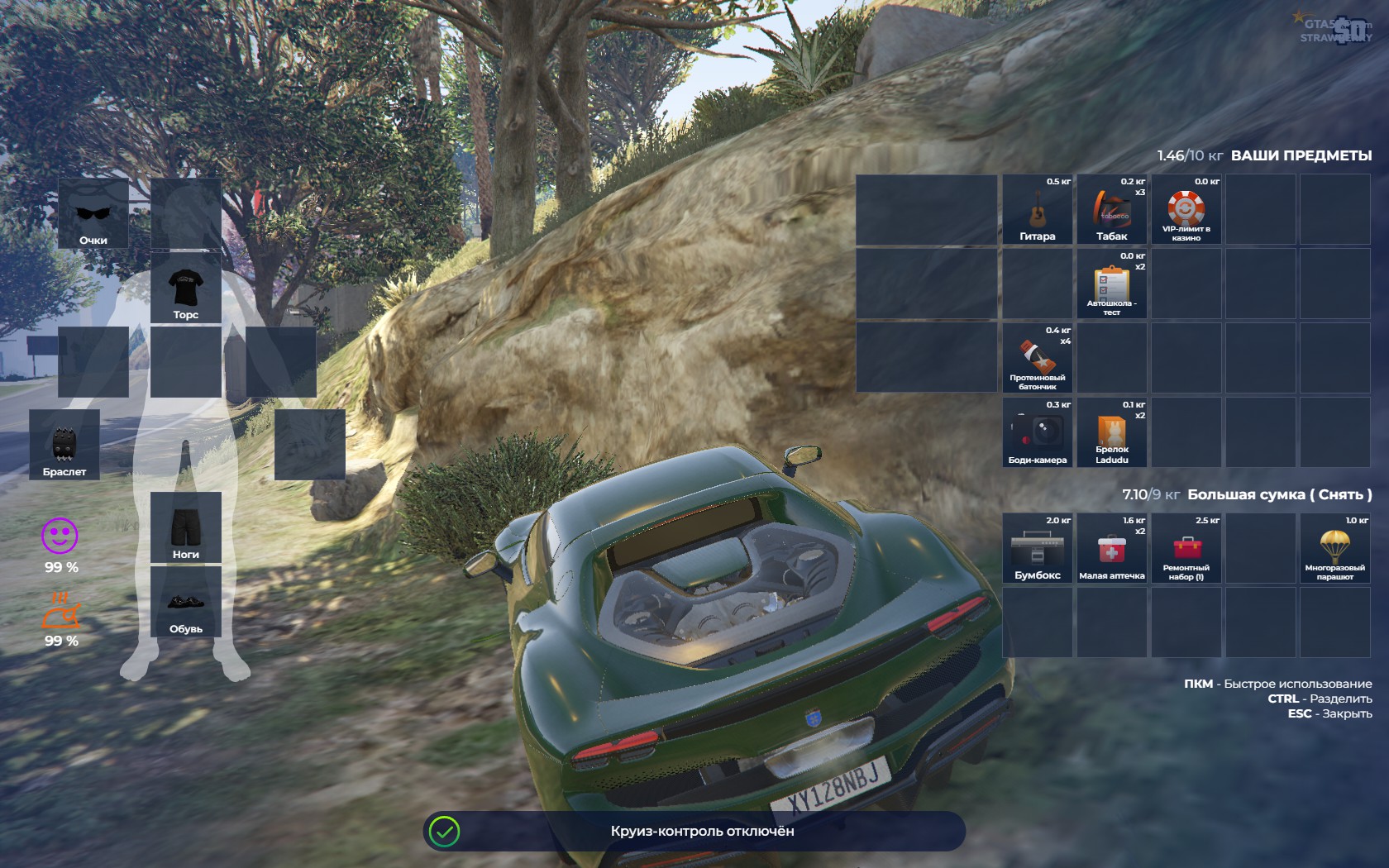The image size is (1389, 868).
Task: Select the Ремонтный набор toolbox
Action: (1186, 549)
